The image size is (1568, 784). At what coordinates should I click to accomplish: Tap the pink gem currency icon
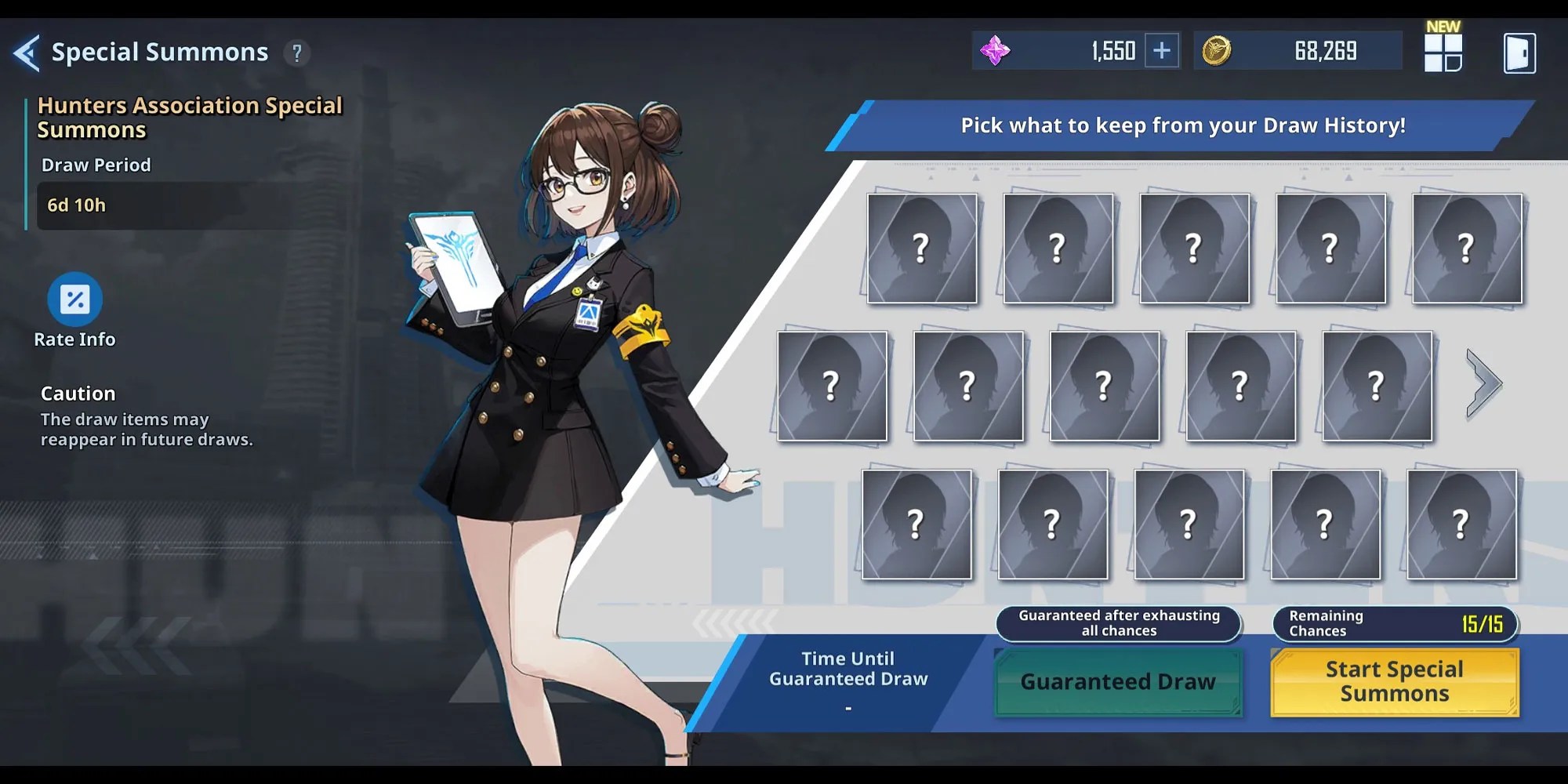(994, 49)
